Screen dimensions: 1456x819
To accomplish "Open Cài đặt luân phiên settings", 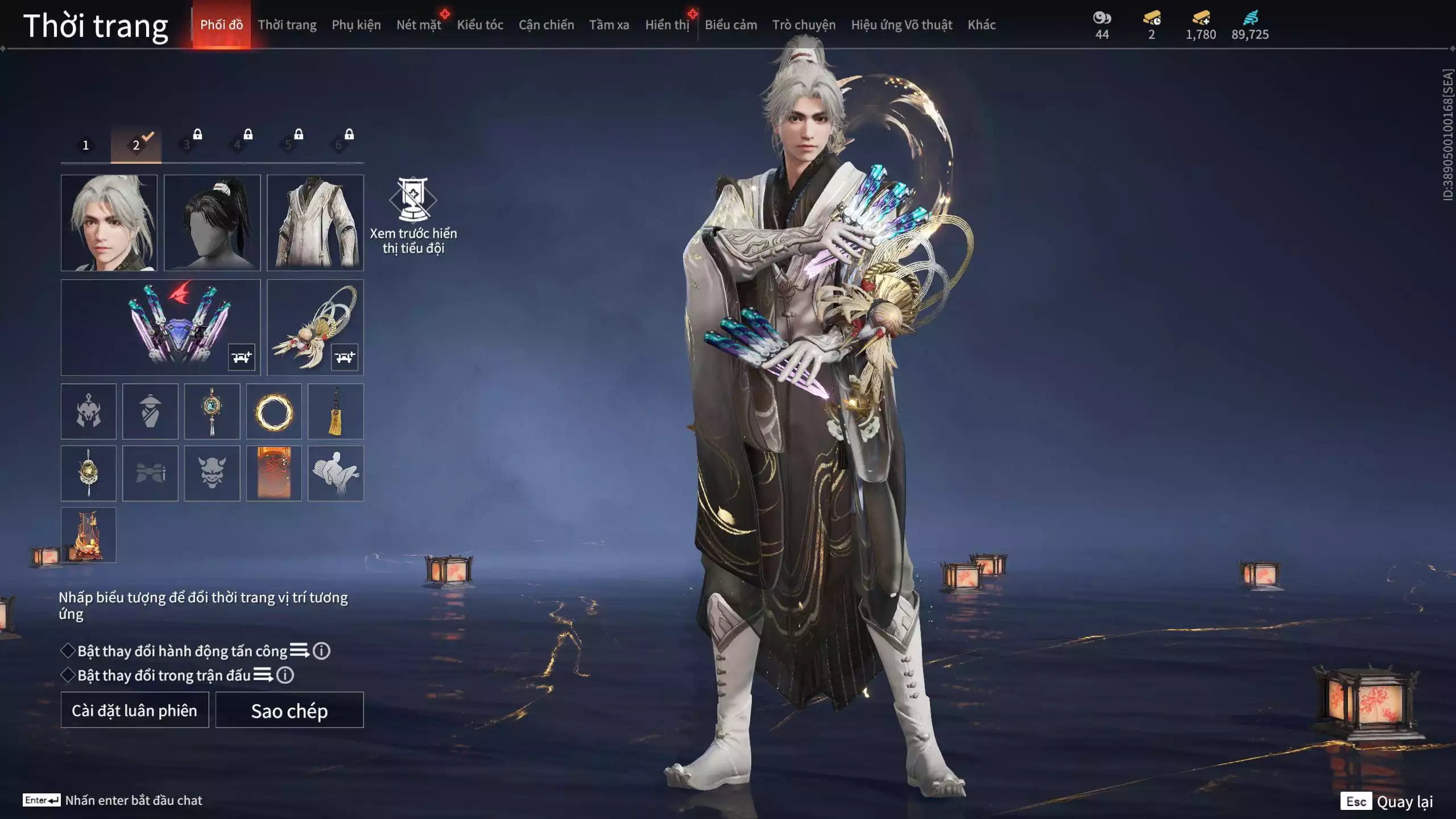I will (135, 710).
